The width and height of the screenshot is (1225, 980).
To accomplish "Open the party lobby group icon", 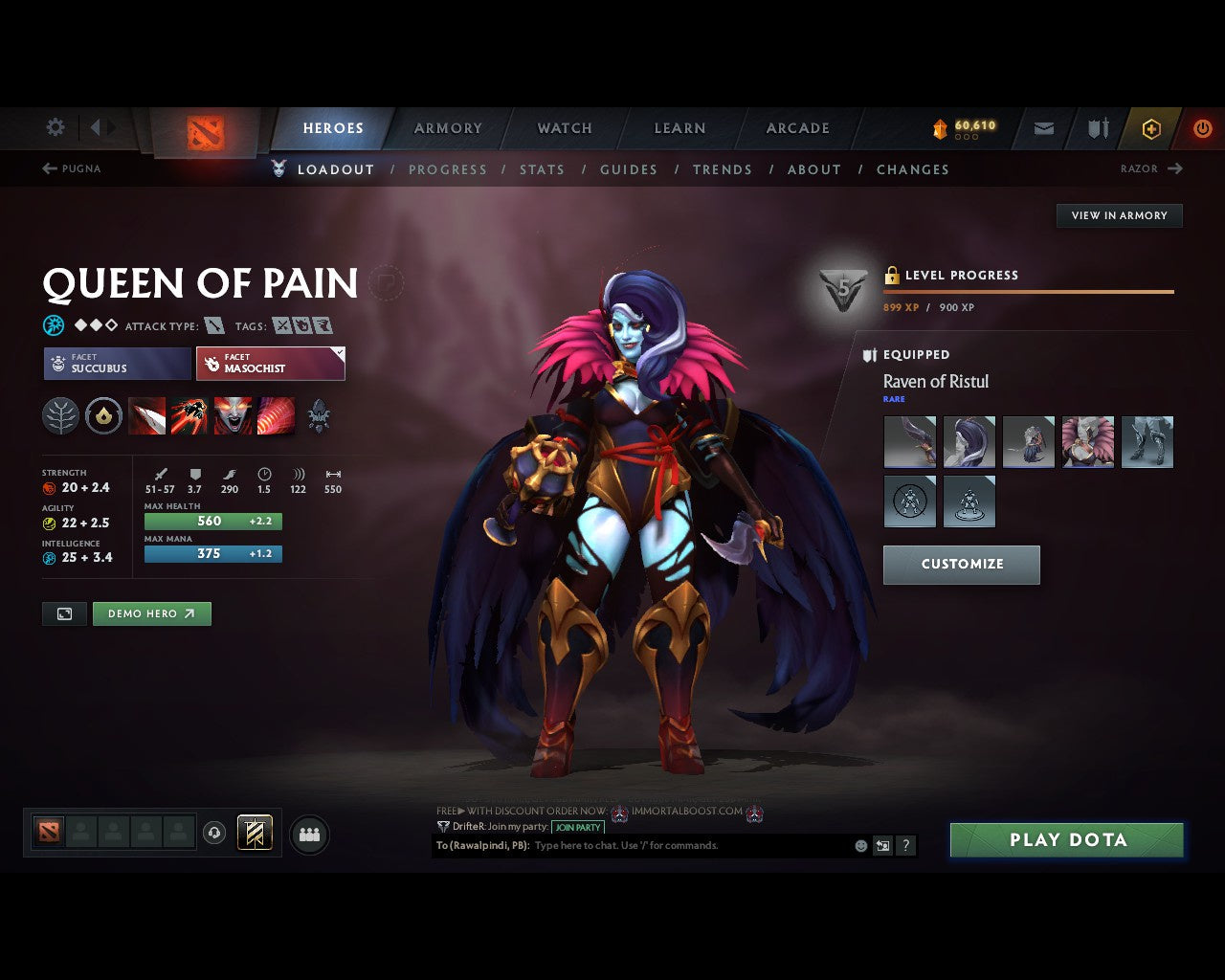I will point(309,834).
